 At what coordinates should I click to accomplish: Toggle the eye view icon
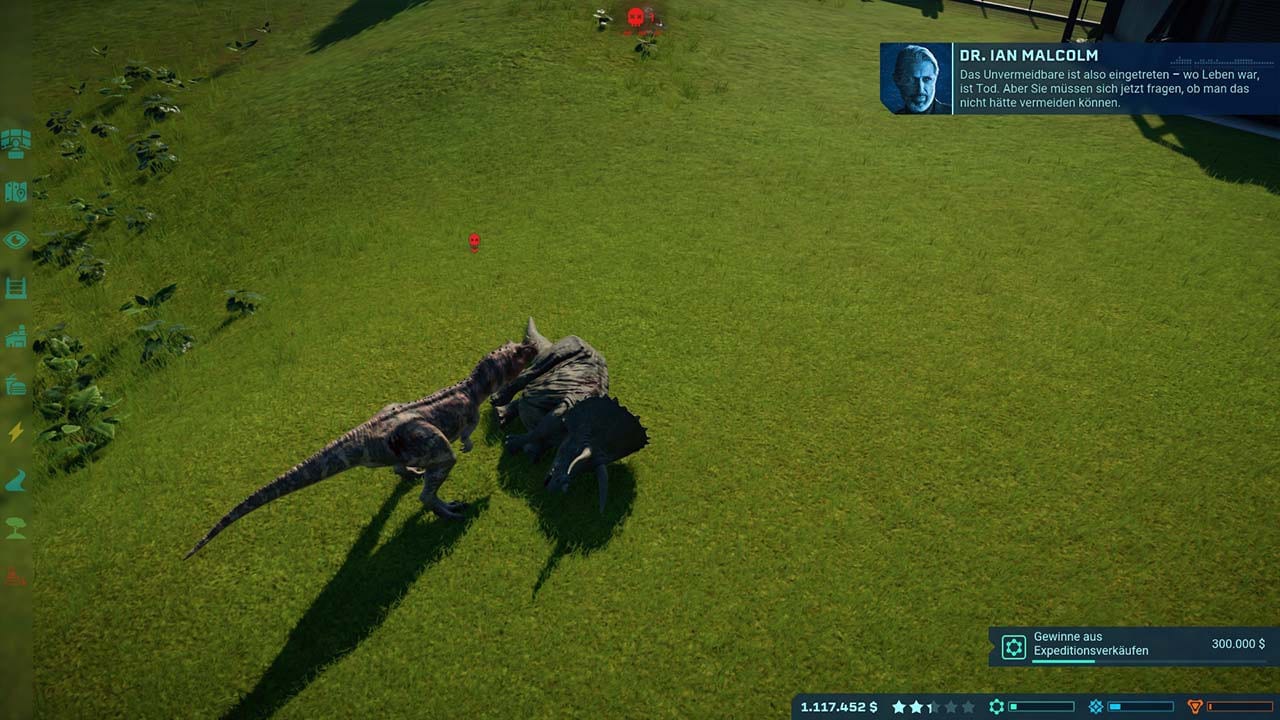pos(15,240)
